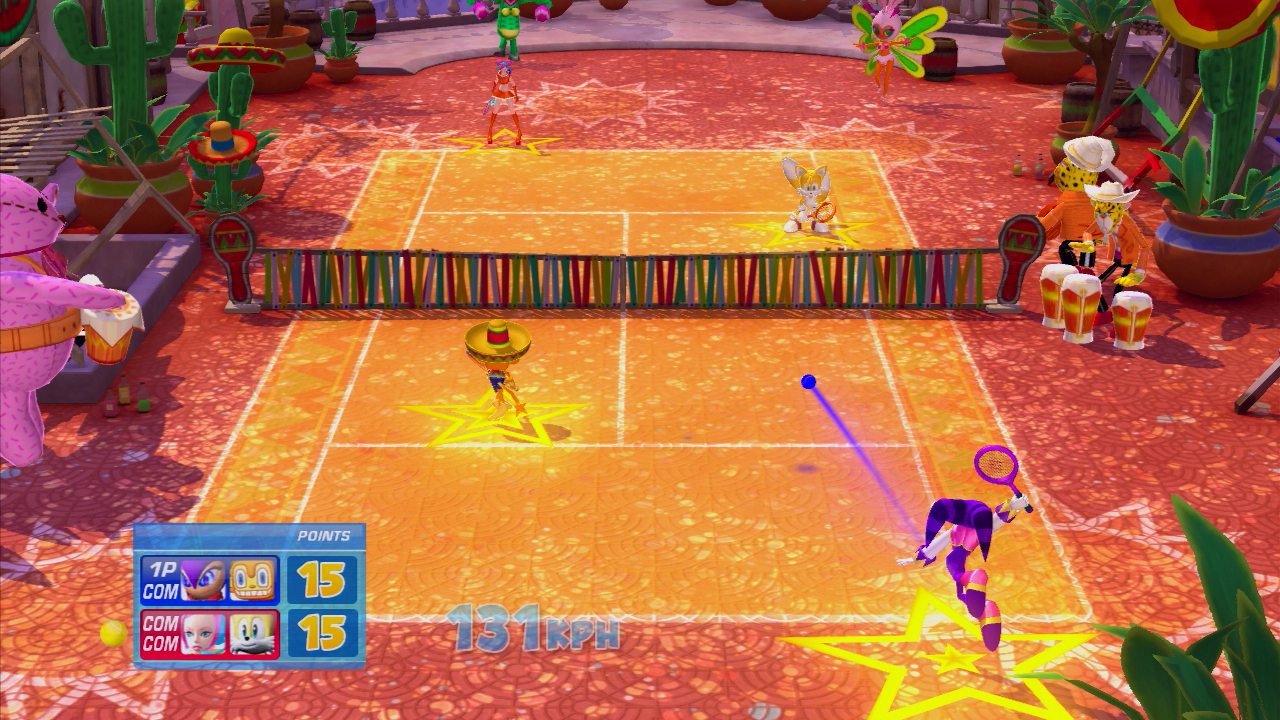Viewport: 1280px width, 720px height.
Task: Click the 131 KPH speed display
Action: pos(537,628)
